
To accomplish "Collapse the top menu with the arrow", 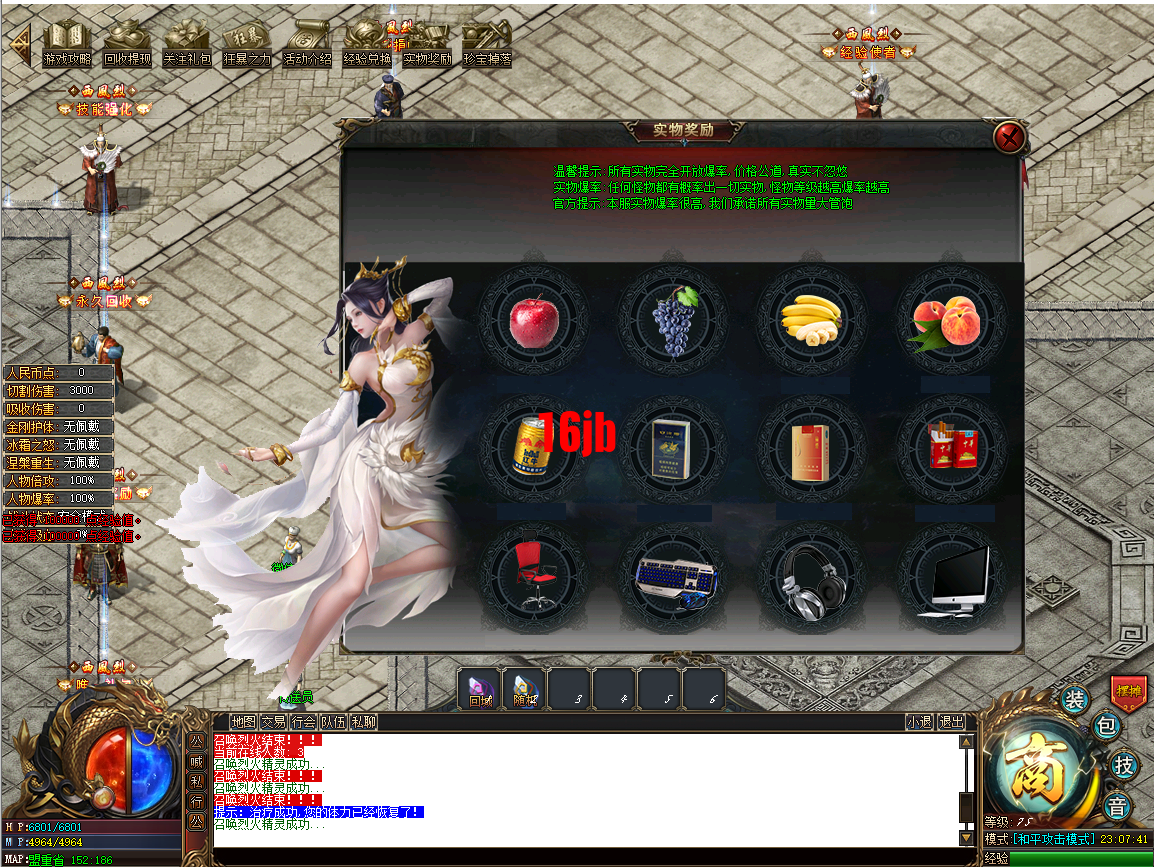I will click(21, 44).
